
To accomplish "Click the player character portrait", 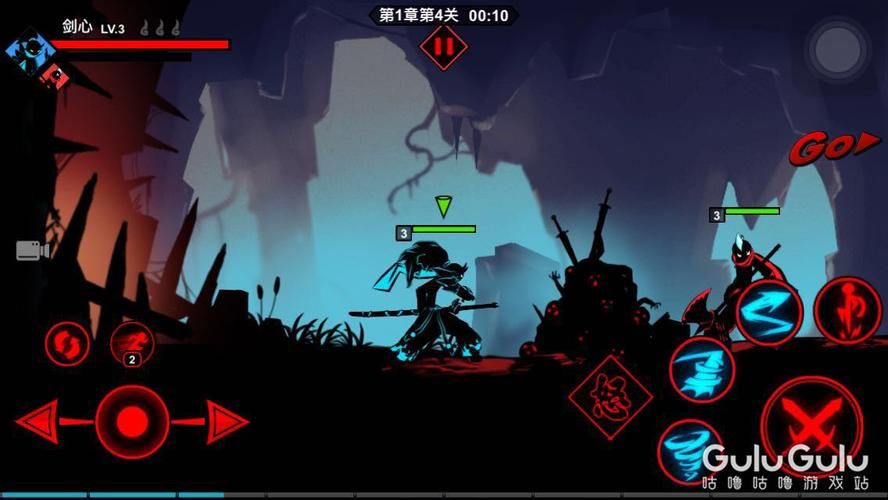I will pyautogui.click(x=30, y=50).
